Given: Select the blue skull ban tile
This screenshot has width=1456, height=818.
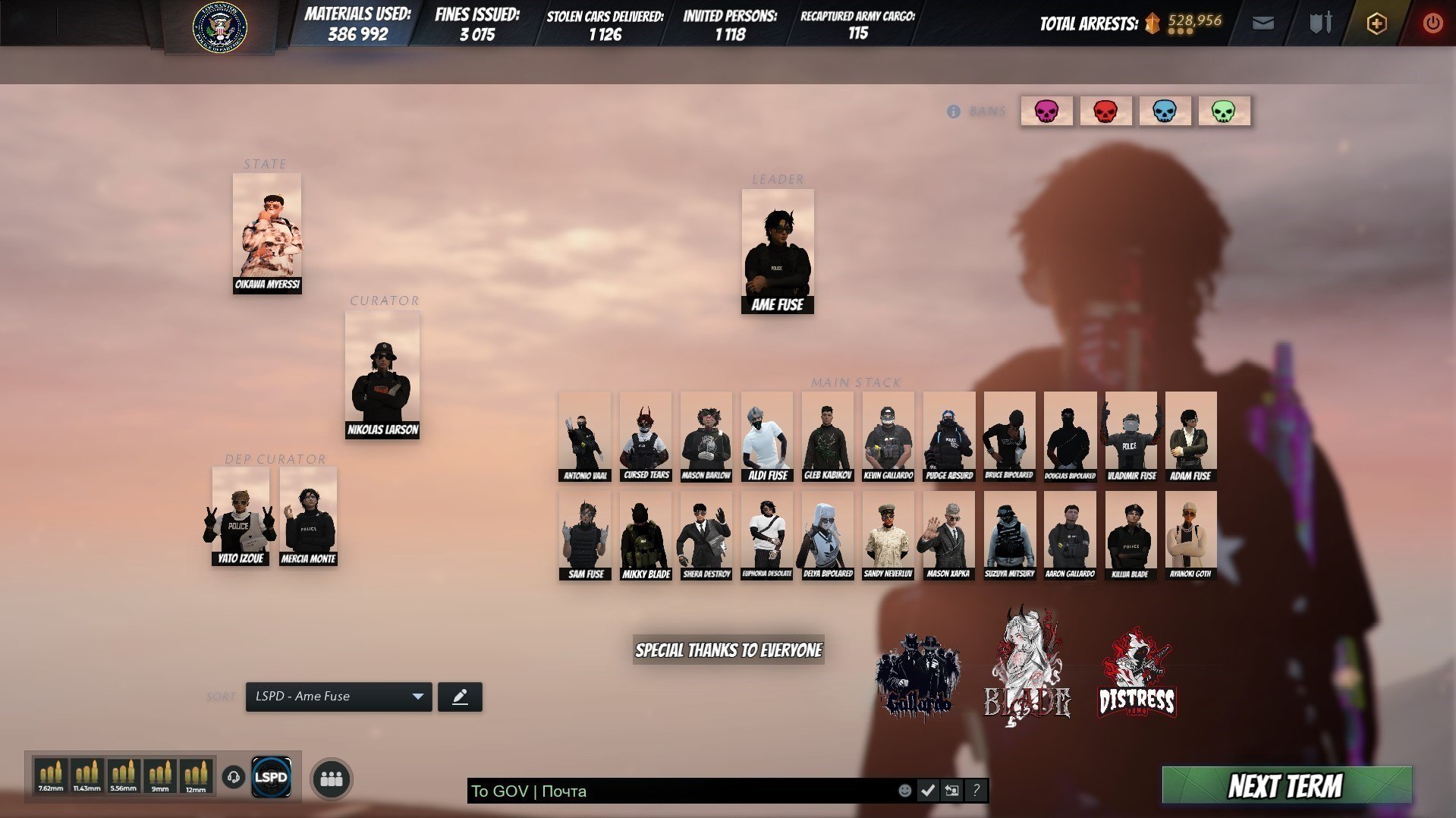Looking at the screenshot, I should pos(1165,112).
